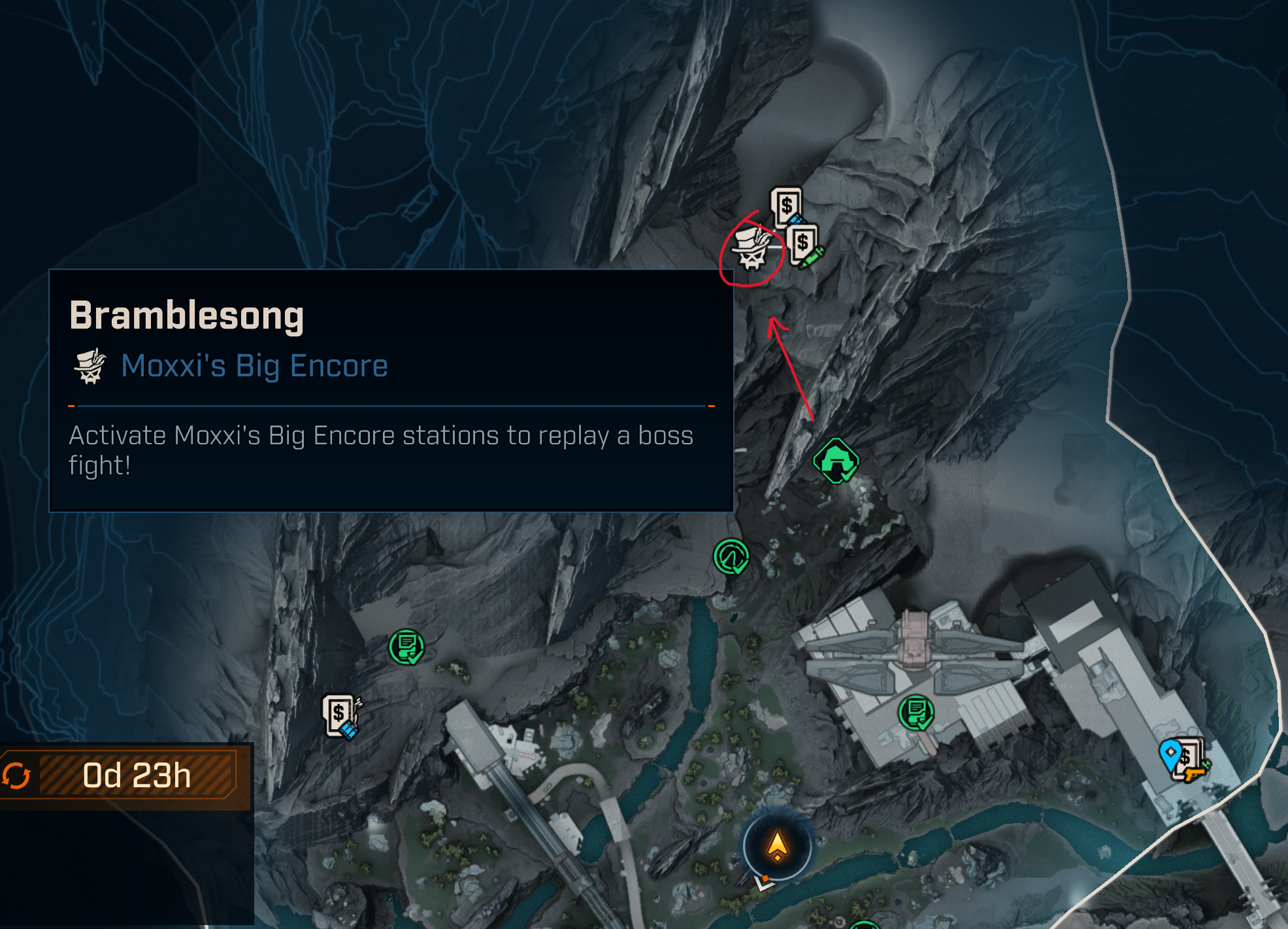The width and height of the screenshot is (1288, 929).
Task: Select the completed green terminal marker on the cliff
Action: coord(406,647)
